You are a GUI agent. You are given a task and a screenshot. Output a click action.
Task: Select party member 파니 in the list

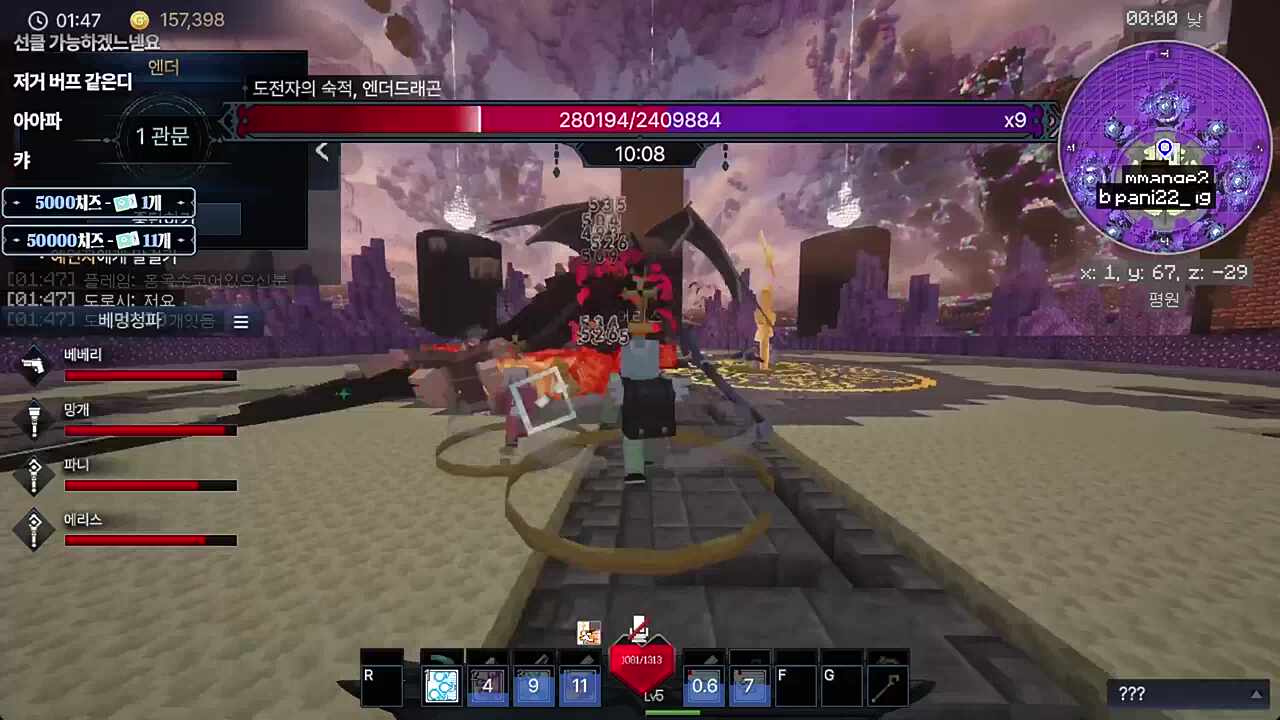(x=130, y=475)
